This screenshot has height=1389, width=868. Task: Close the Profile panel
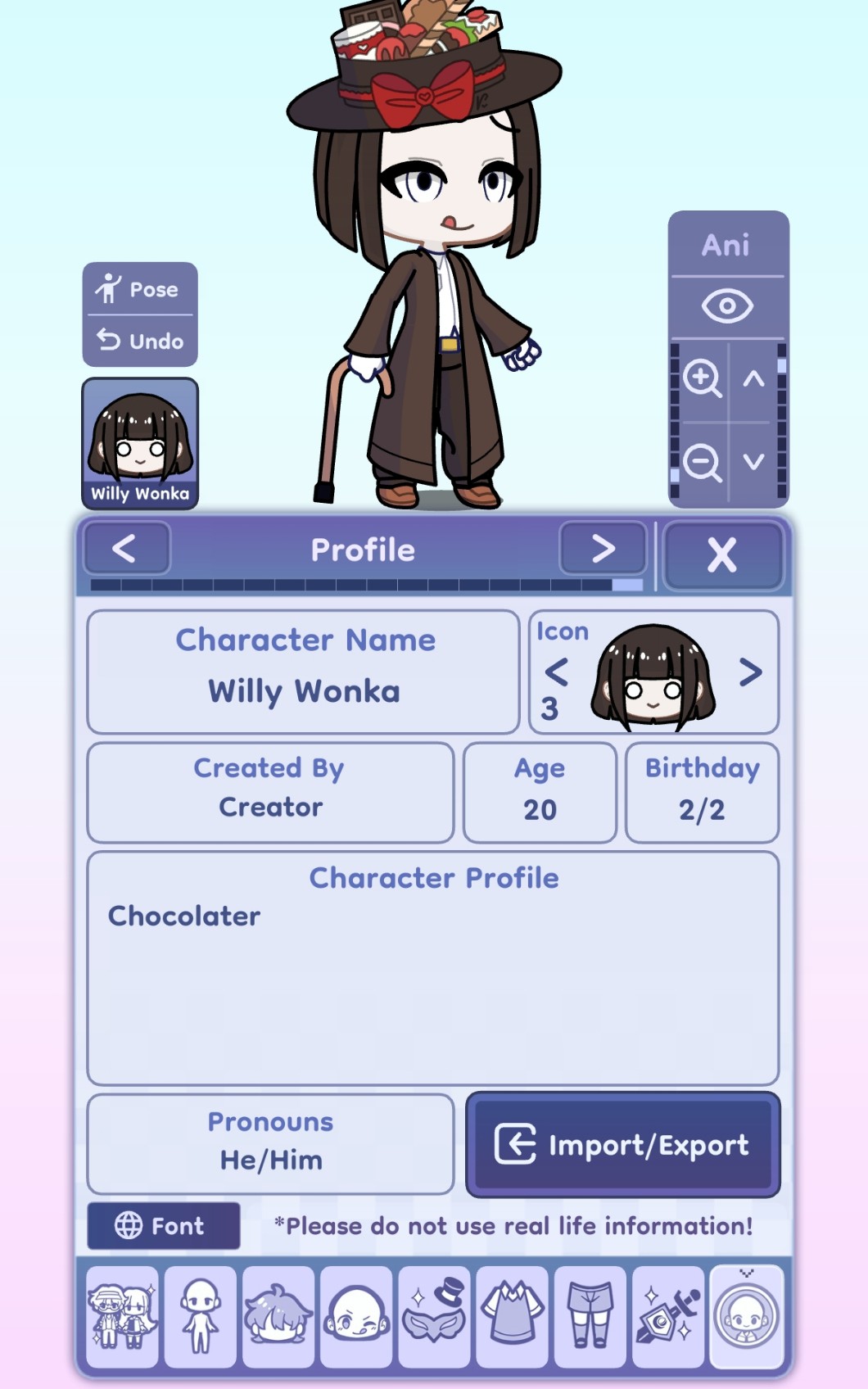tap(721, 554)
